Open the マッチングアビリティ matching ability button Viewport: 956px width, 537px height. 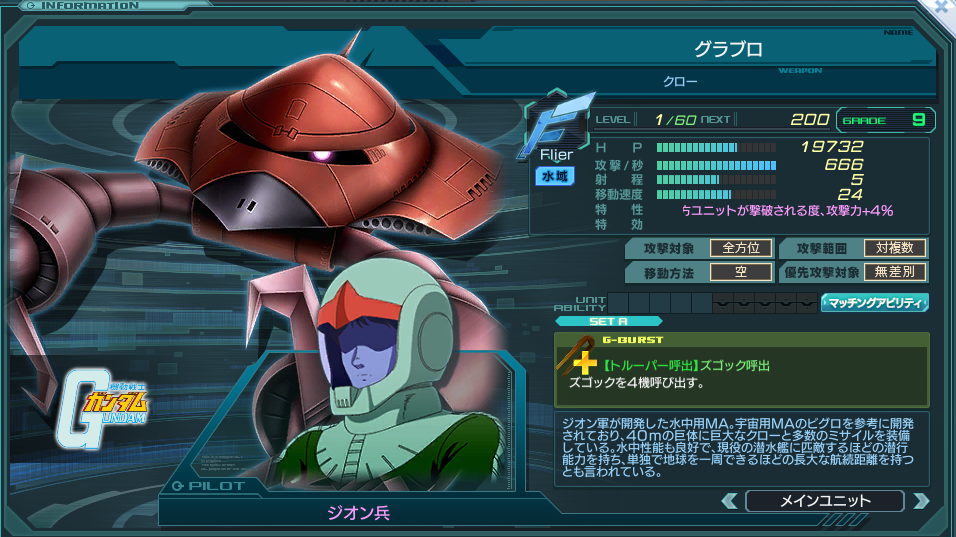[875, 302]
